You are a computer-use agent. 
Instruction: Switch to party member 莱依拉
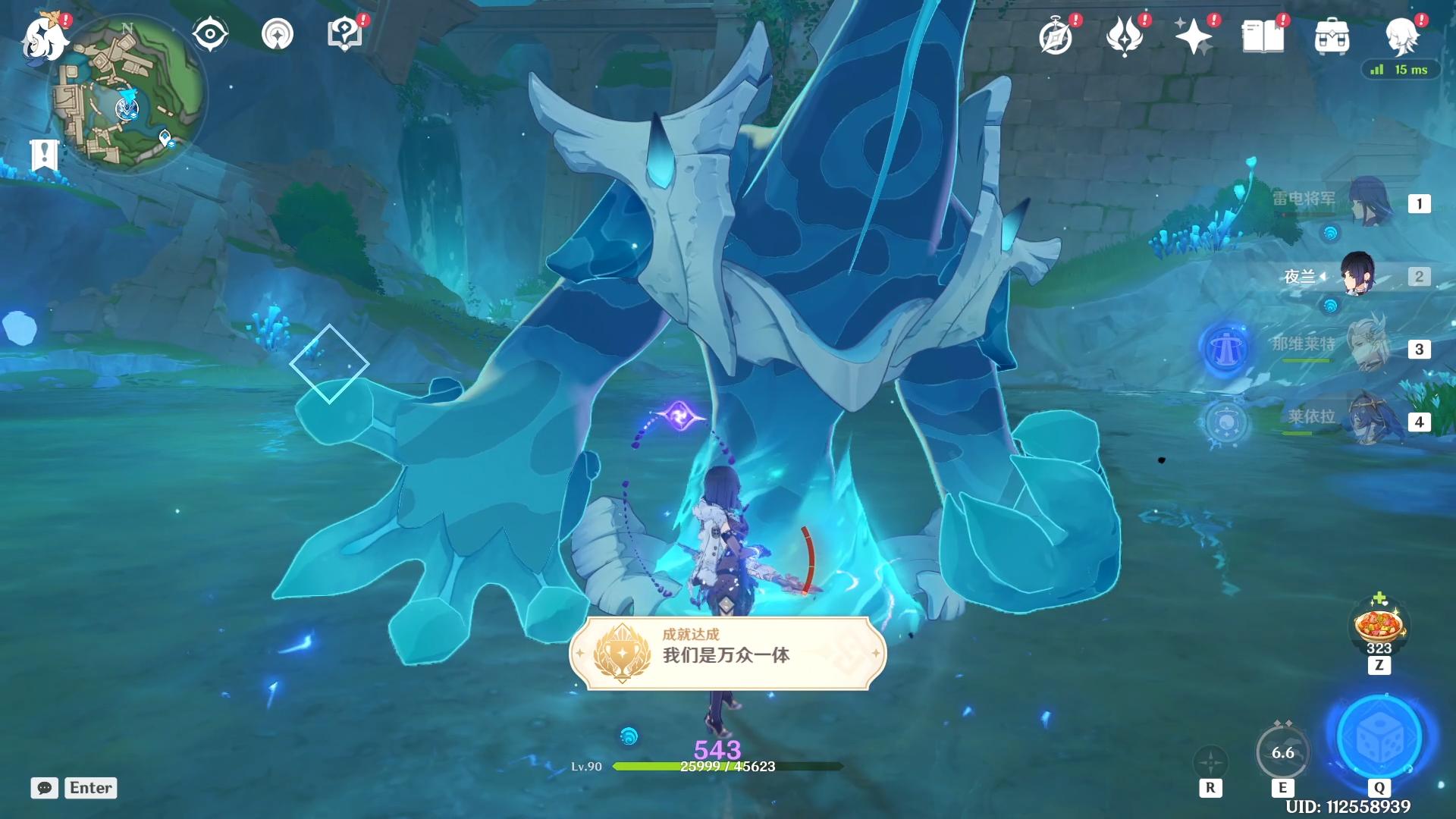(1370, 421)
